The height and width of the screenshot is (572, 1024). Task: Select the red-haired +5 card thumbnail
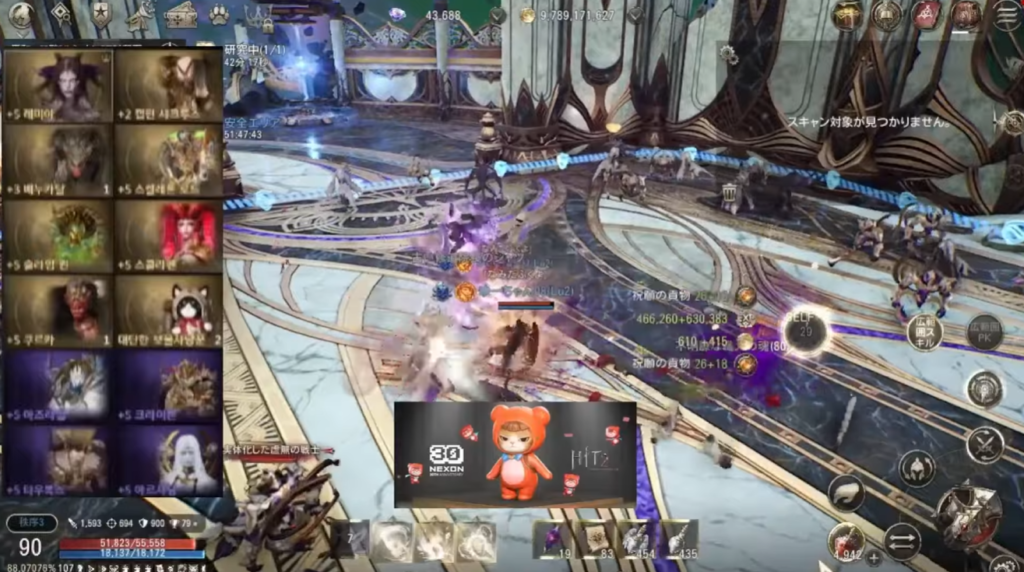[166, 235]
